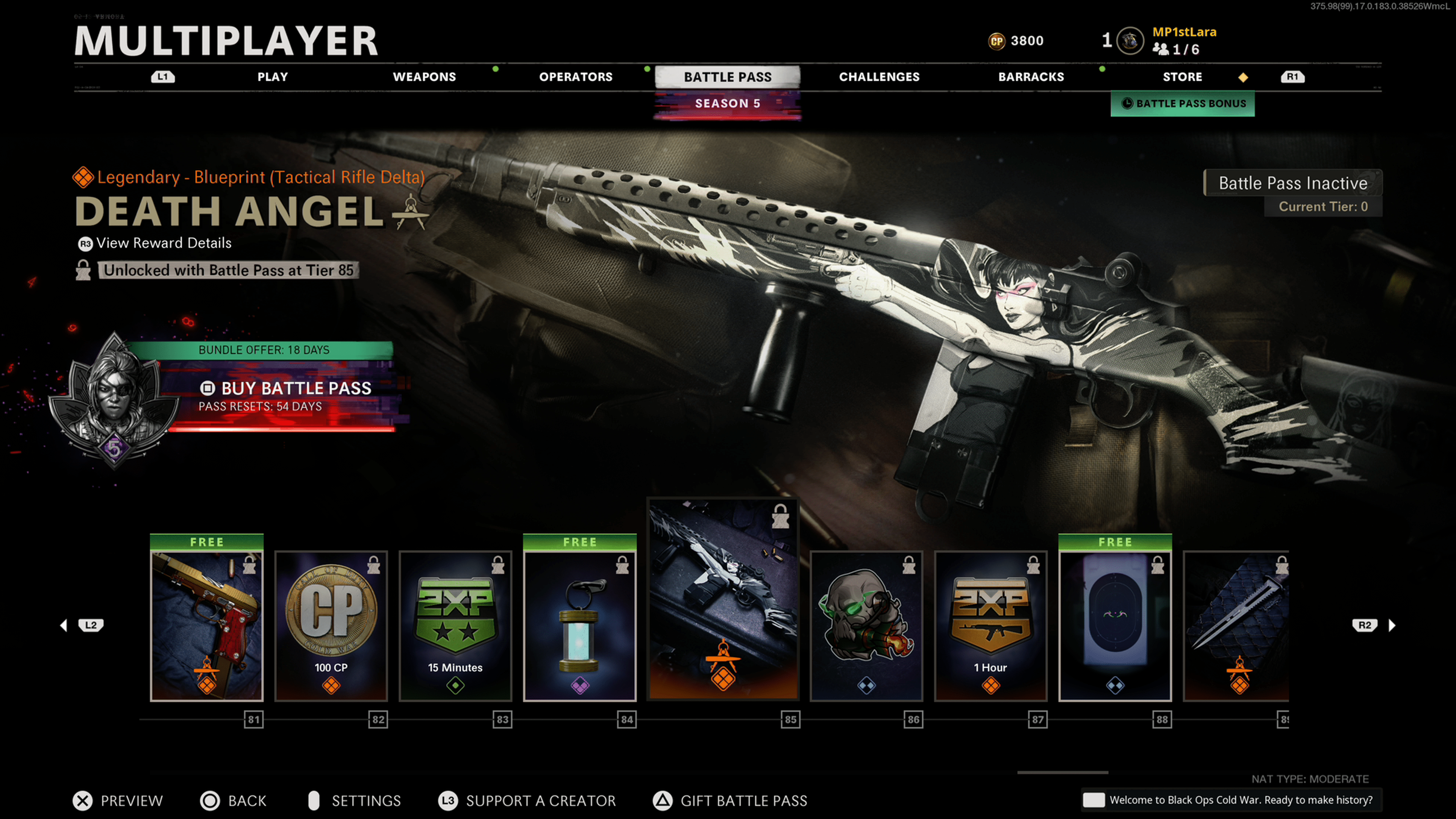Open the Weapons tab

424,77
